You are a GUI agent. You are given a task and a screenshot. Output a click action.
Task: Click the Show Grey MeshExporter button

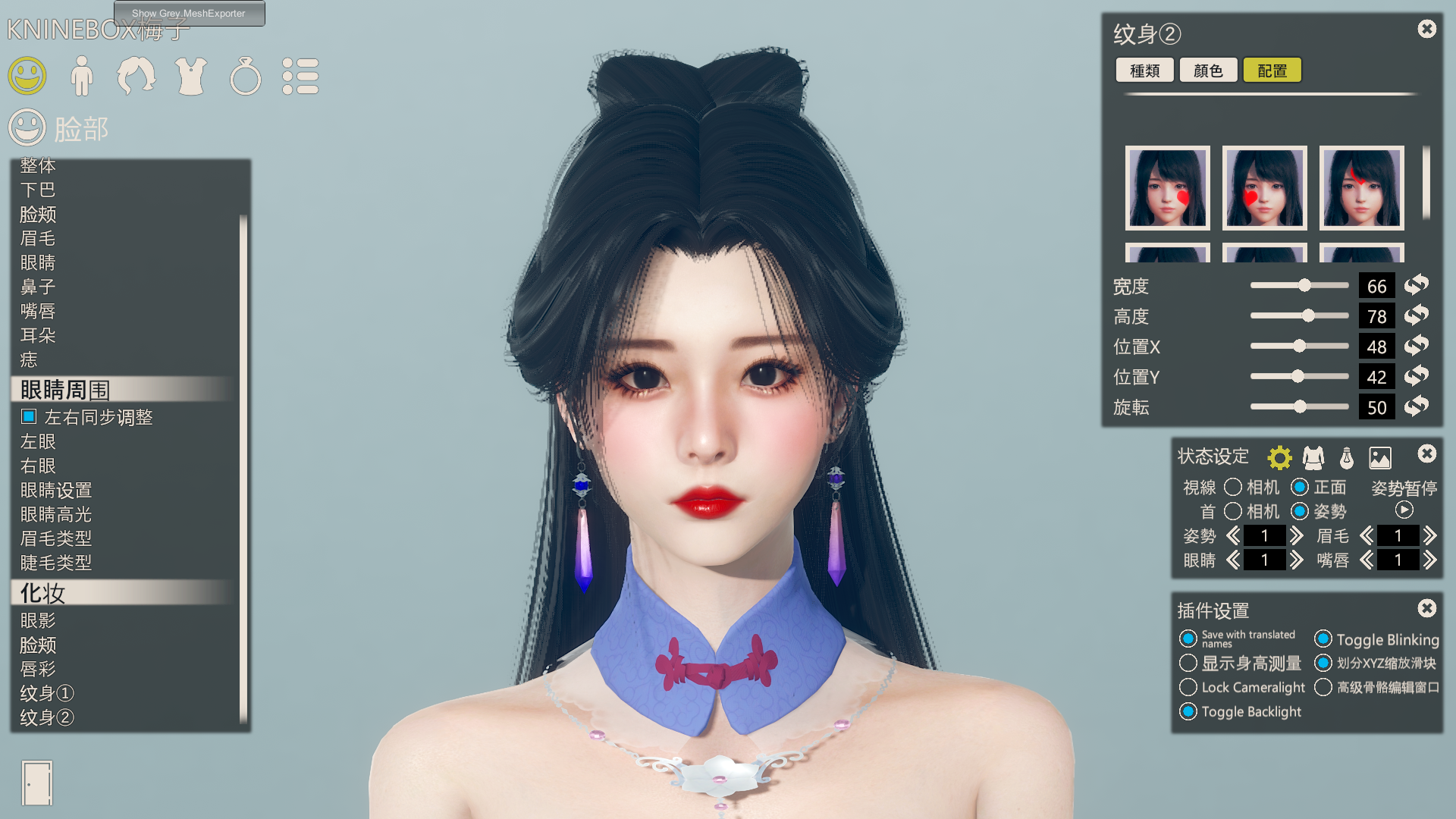pyautogui.click(x=189, y=13)
